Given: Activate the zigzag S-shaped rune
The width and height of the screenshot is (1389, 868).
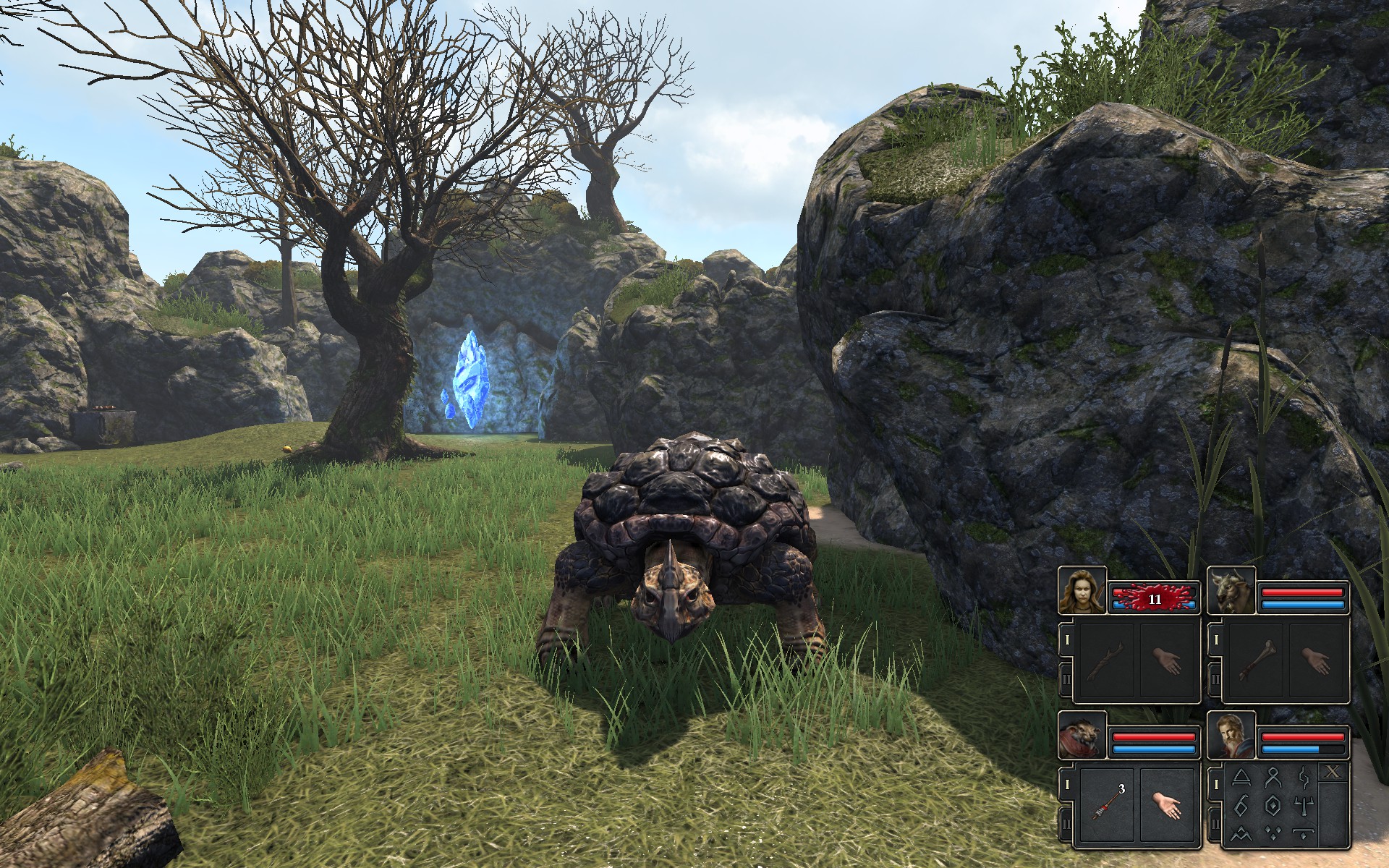Looking at the screenshot, I should 1304,778.
